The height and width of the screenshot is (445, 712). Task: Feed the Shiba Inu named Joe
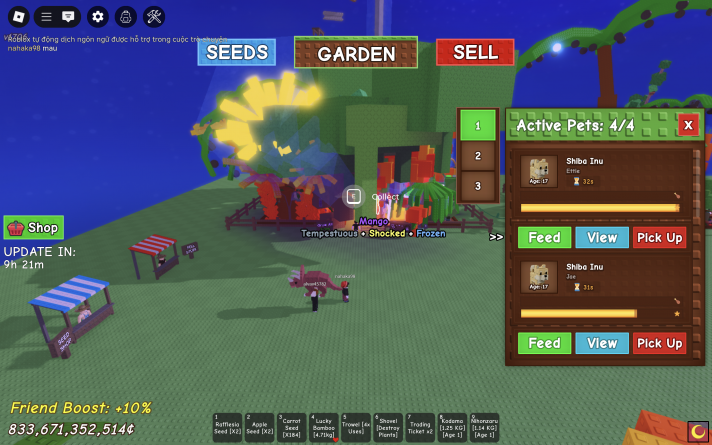[x=544, y=343]
